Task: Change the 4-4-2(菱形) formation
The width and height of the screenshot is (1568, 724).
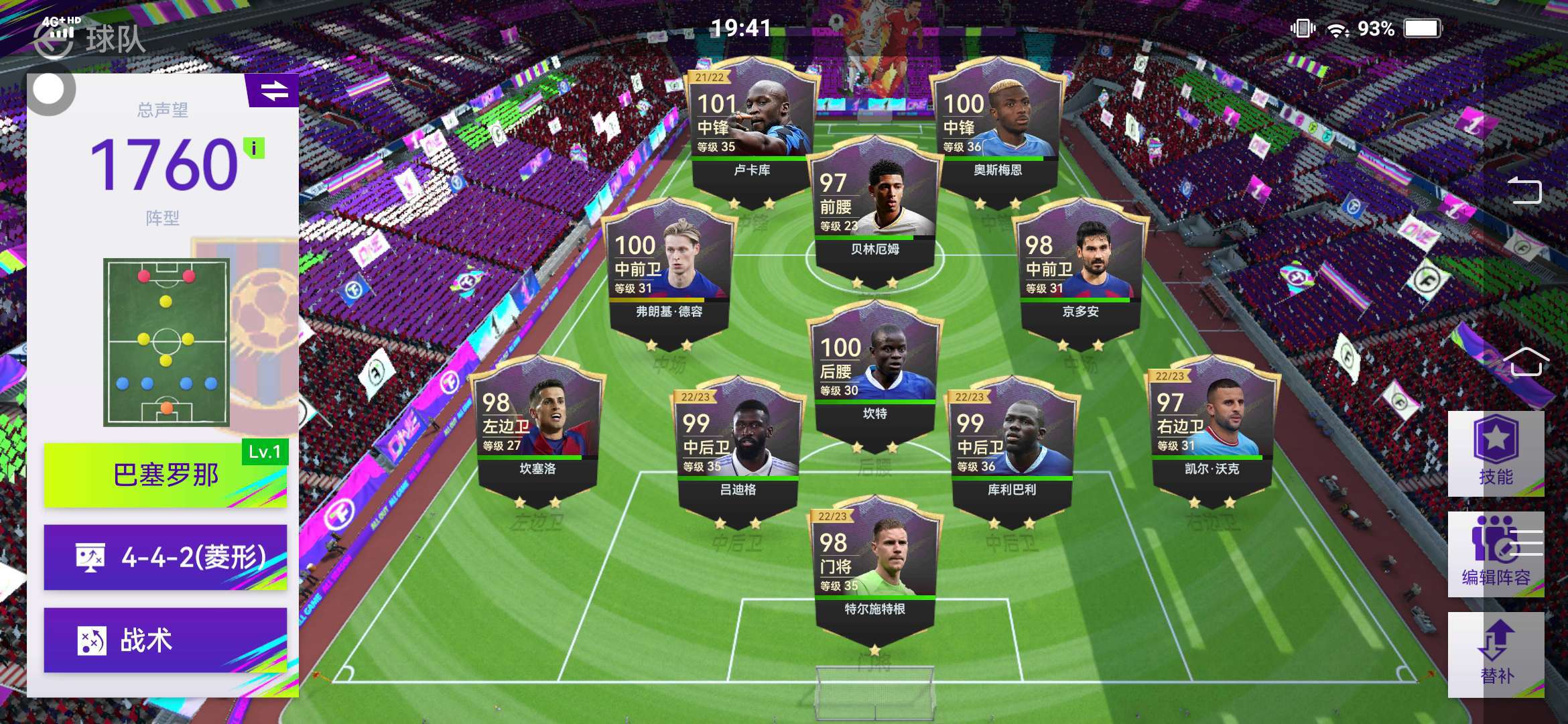Action: tap(165, 557)
